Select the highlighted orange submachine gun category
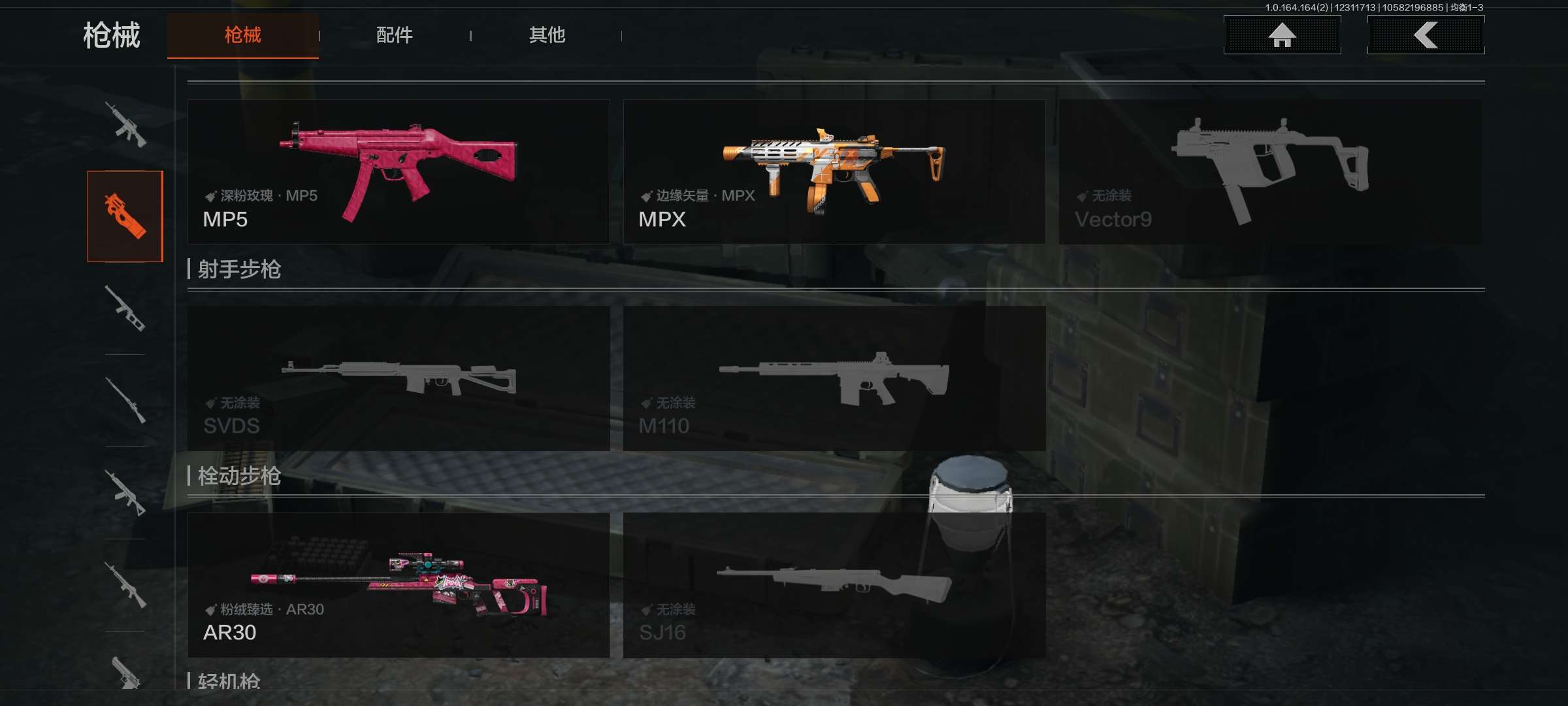The height and width of the screenshot is (706, 1568). [125, 216]
